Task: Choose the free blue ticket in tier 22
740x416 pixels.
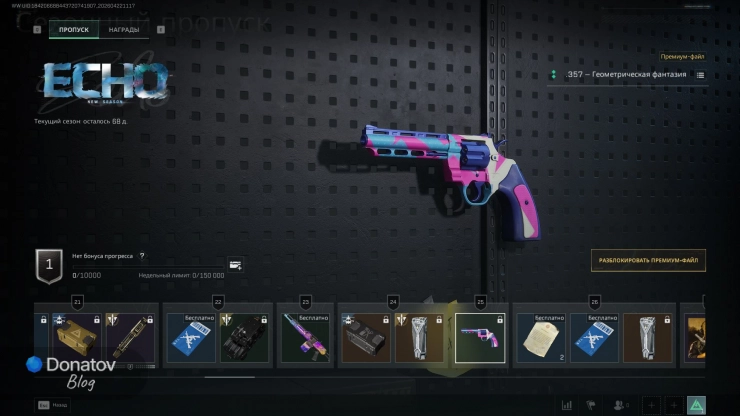Action: click(189, 338)
